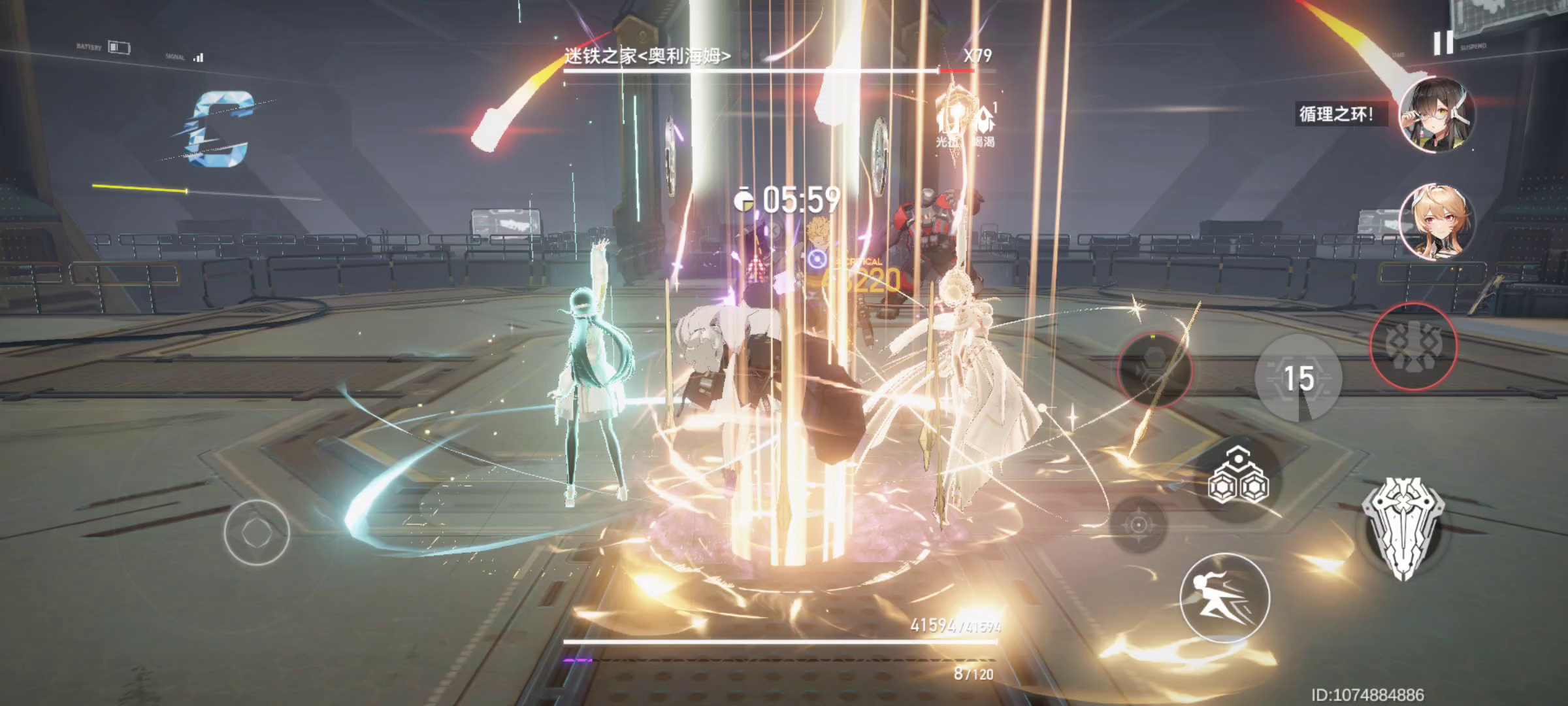Use the triple hexagon skill
Viewport: 1568px width, 706px height.
click(1238, 479)
